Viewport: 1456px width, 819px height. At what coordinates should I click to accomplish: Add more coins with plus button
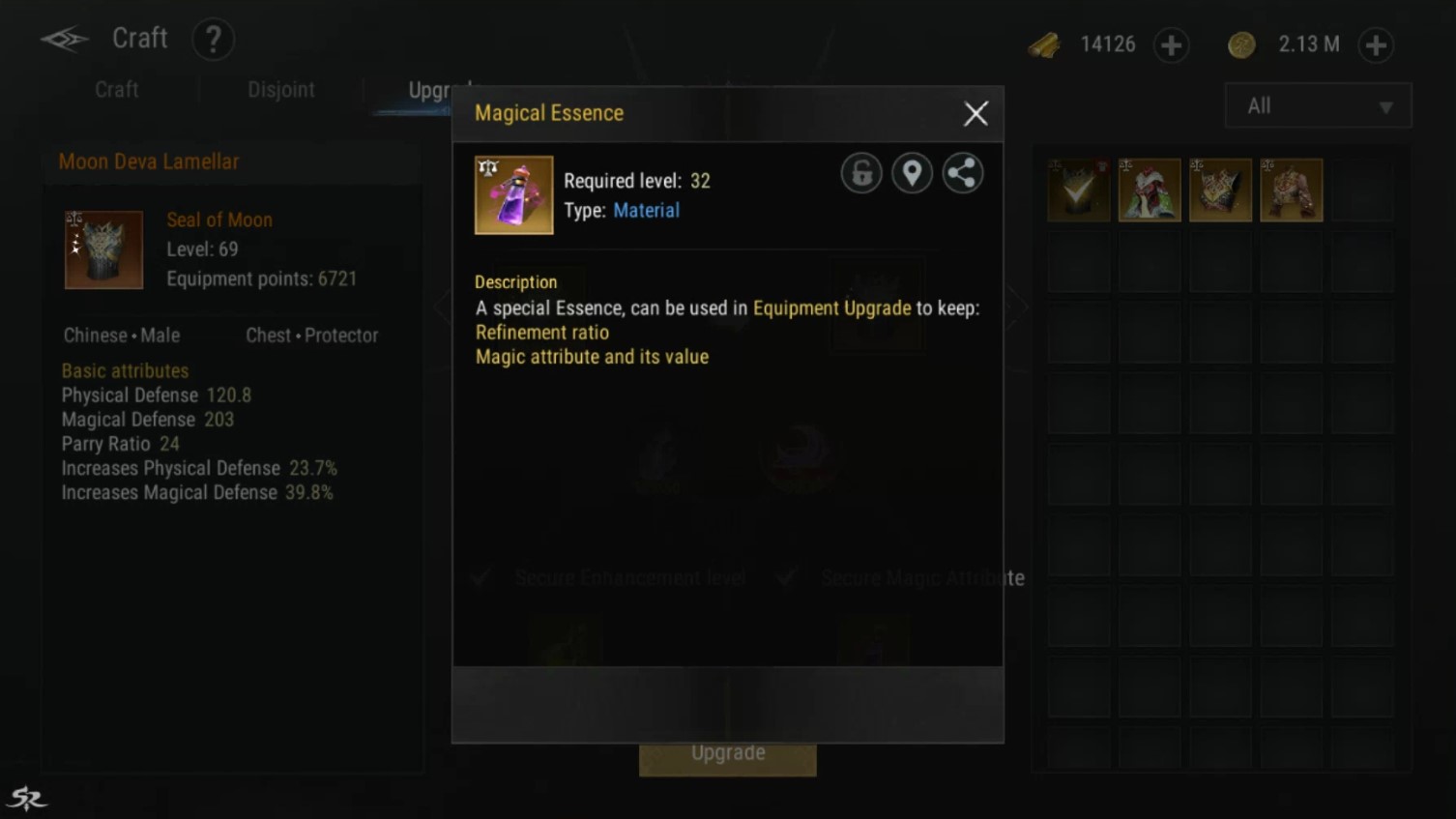pyautogui.click(x=1375, y=45)
